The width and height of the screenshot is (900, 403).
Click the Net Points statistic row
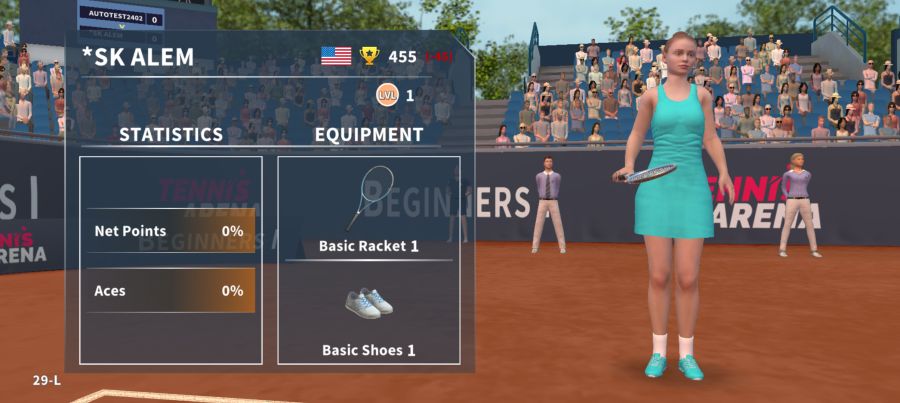tap(170, 231)
